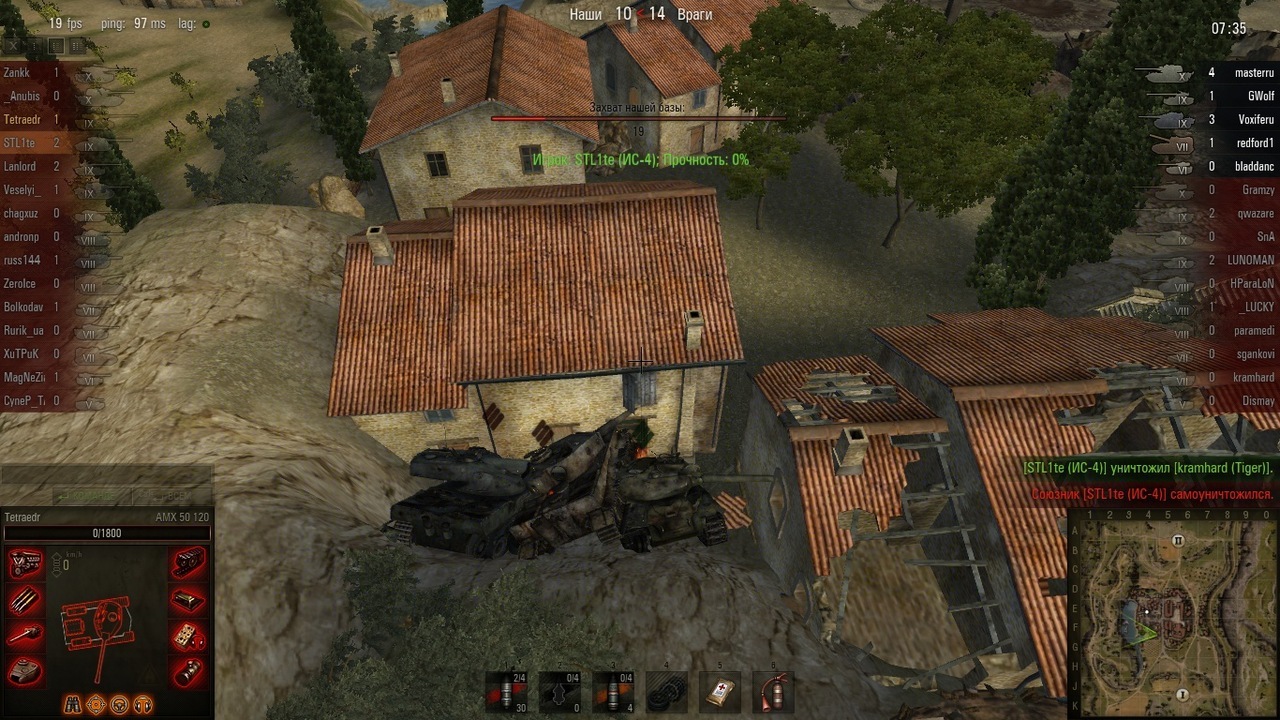1280x720 pixels.
Task: Click the damaged gun module icon
Action: (x=25, y=636)
